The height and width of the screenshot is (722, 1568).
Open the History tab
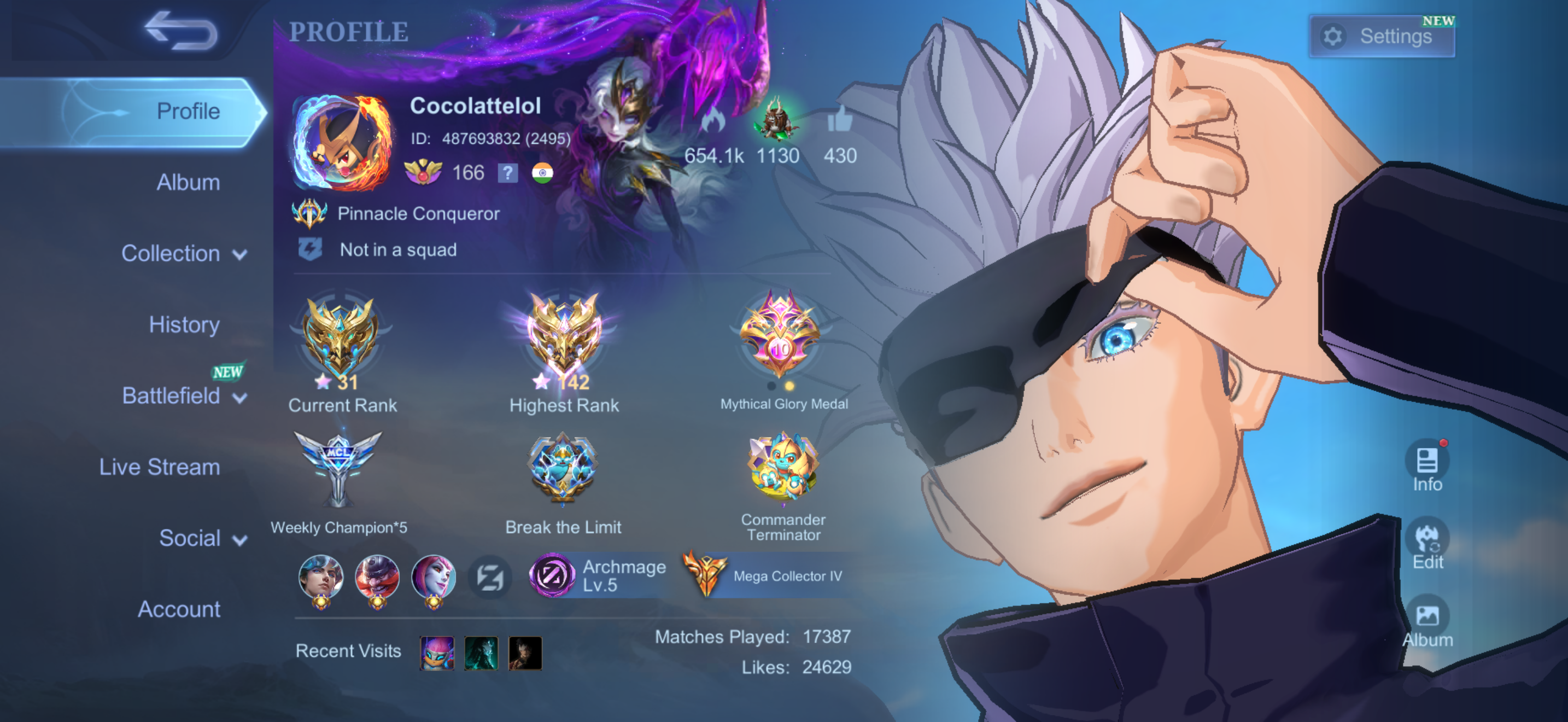(x=184, y=324)
